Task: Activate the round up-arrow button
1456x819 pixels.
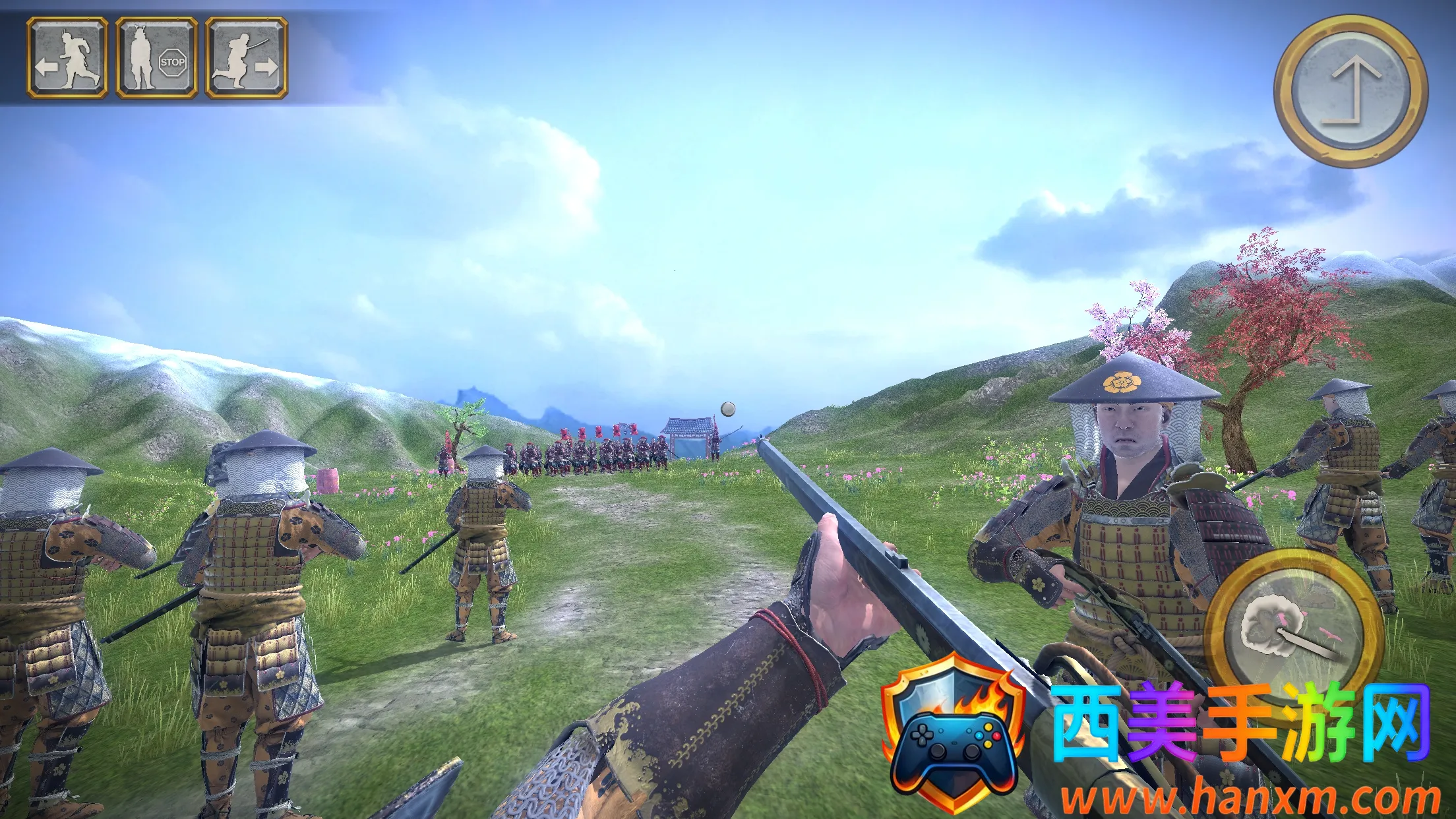Action: click(x=1350, y=91)
